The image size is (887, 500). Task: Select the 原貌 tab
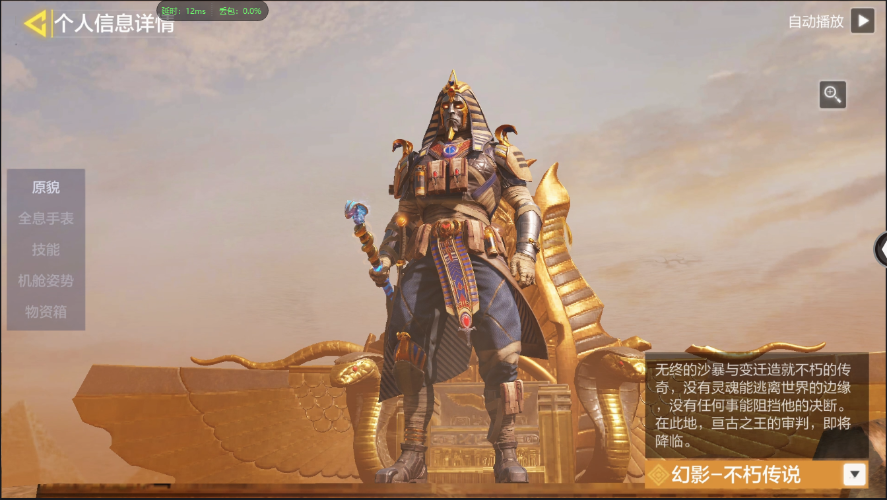pyautogui.click(x=46, y=187)
